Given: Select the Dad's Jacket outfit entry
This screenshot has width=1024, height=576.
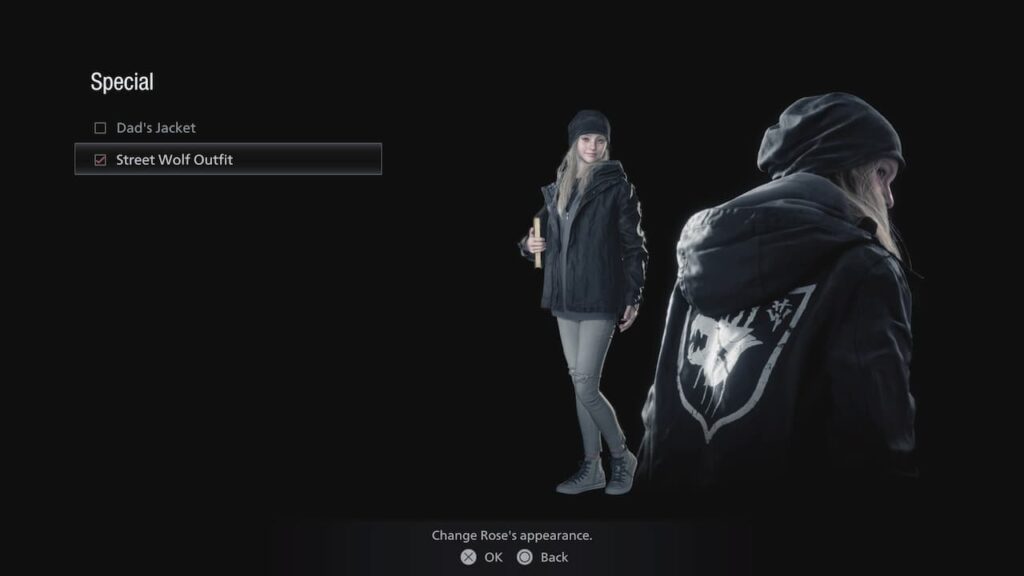Looking at the screenshot, I should tap(155, 128).
